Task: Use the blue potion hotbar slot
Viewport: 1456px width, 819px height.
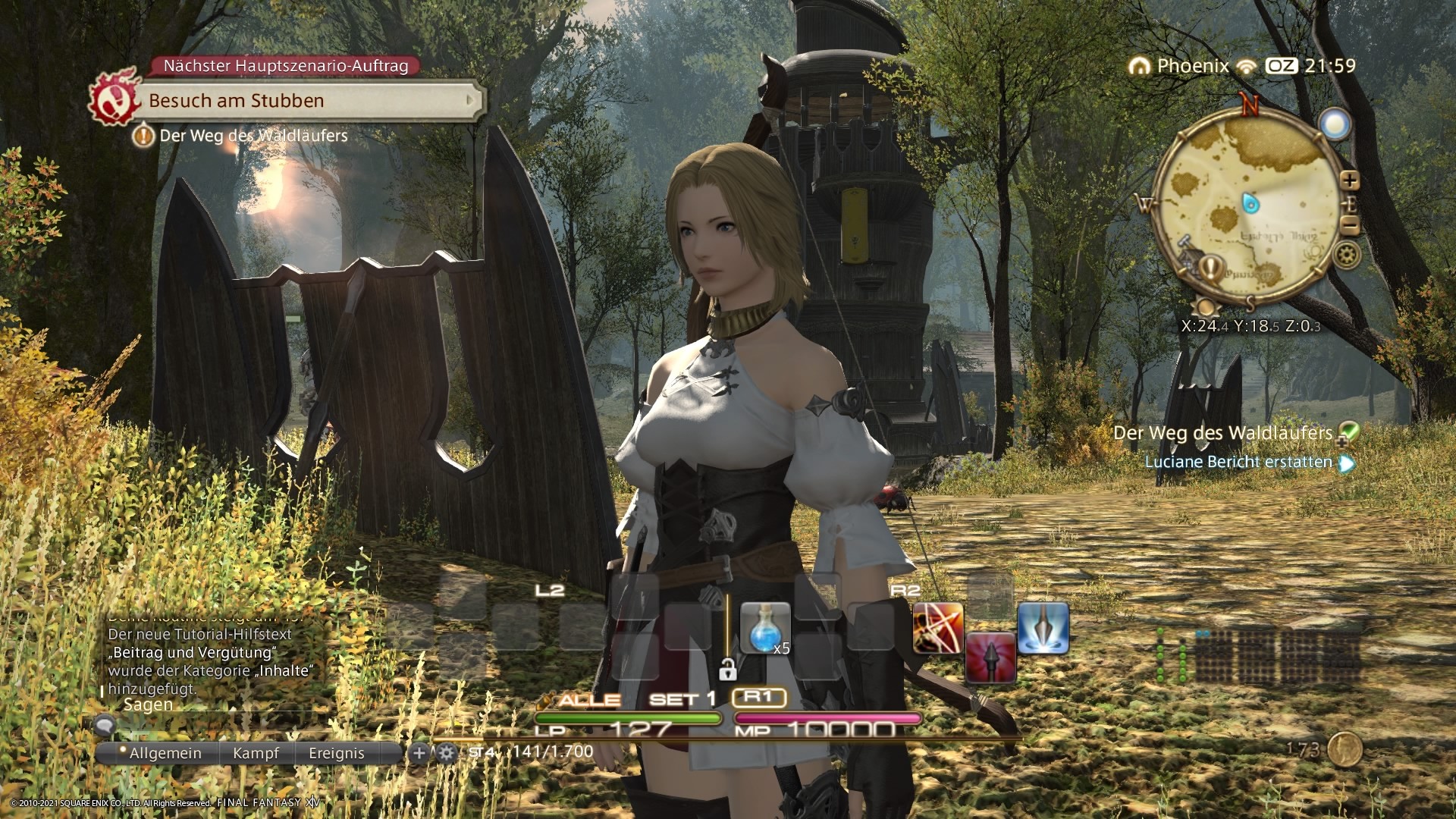Action: (764, 628)
